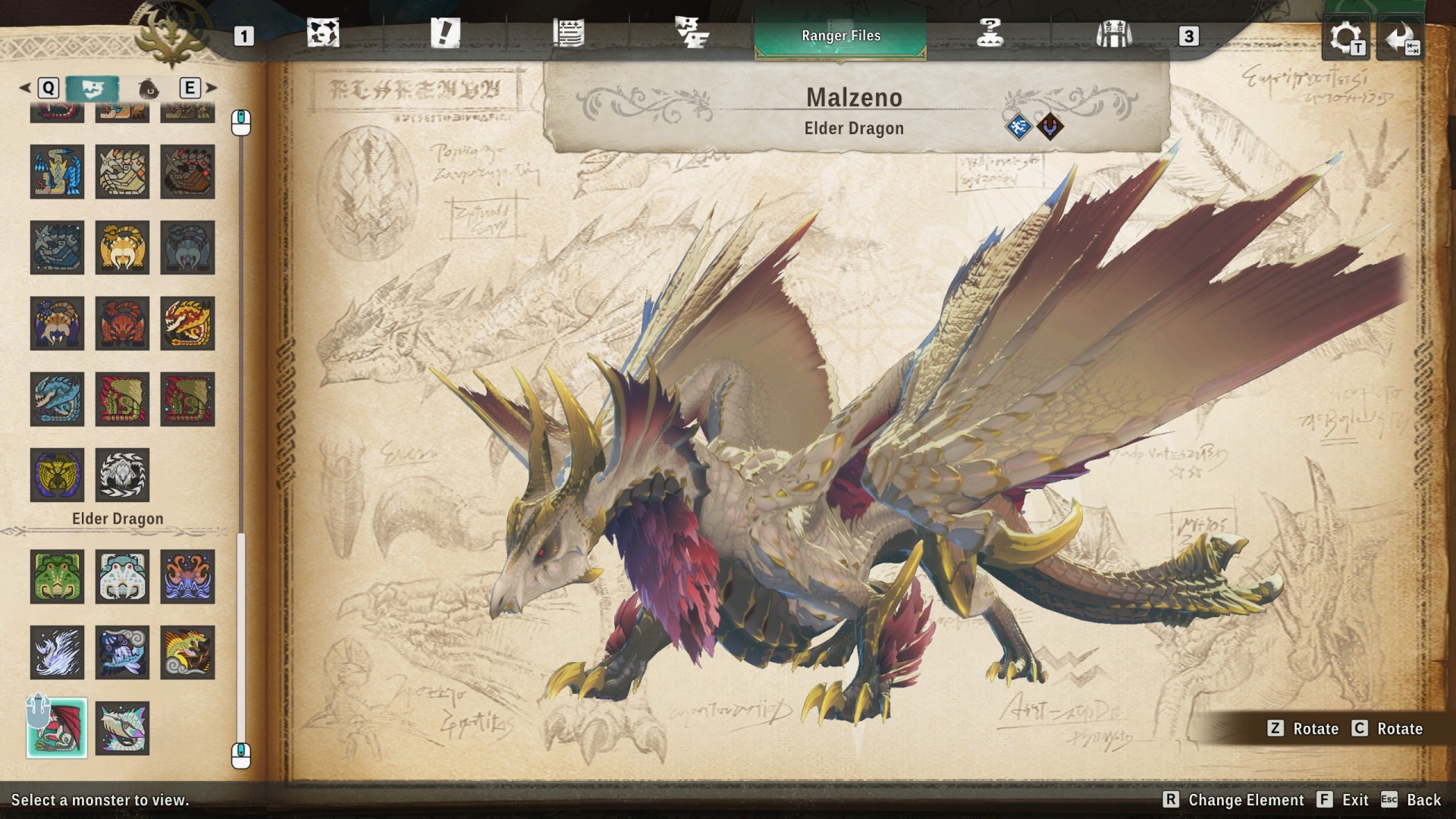Viewport: 1456px width, 819px height.
Task: Open the Ranger Files tab
Action: (840, 34)
